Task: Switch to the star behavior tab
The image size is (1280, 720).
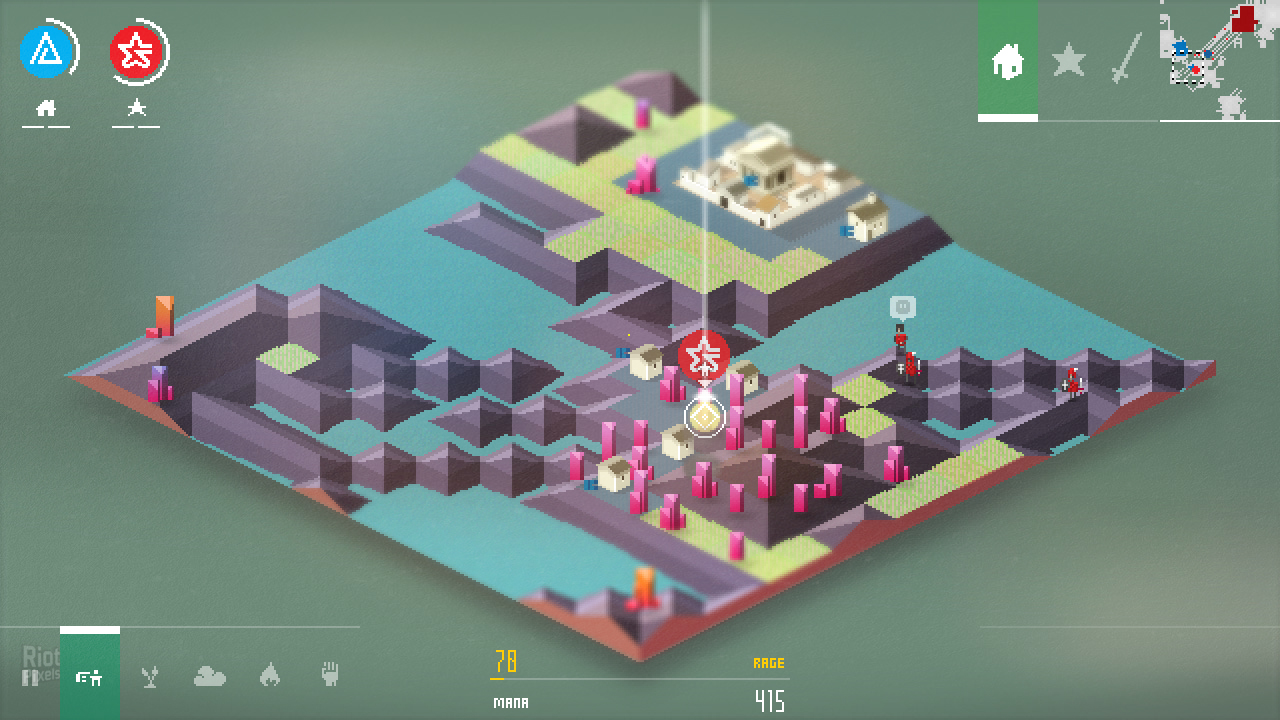Action: (1068, 62)
